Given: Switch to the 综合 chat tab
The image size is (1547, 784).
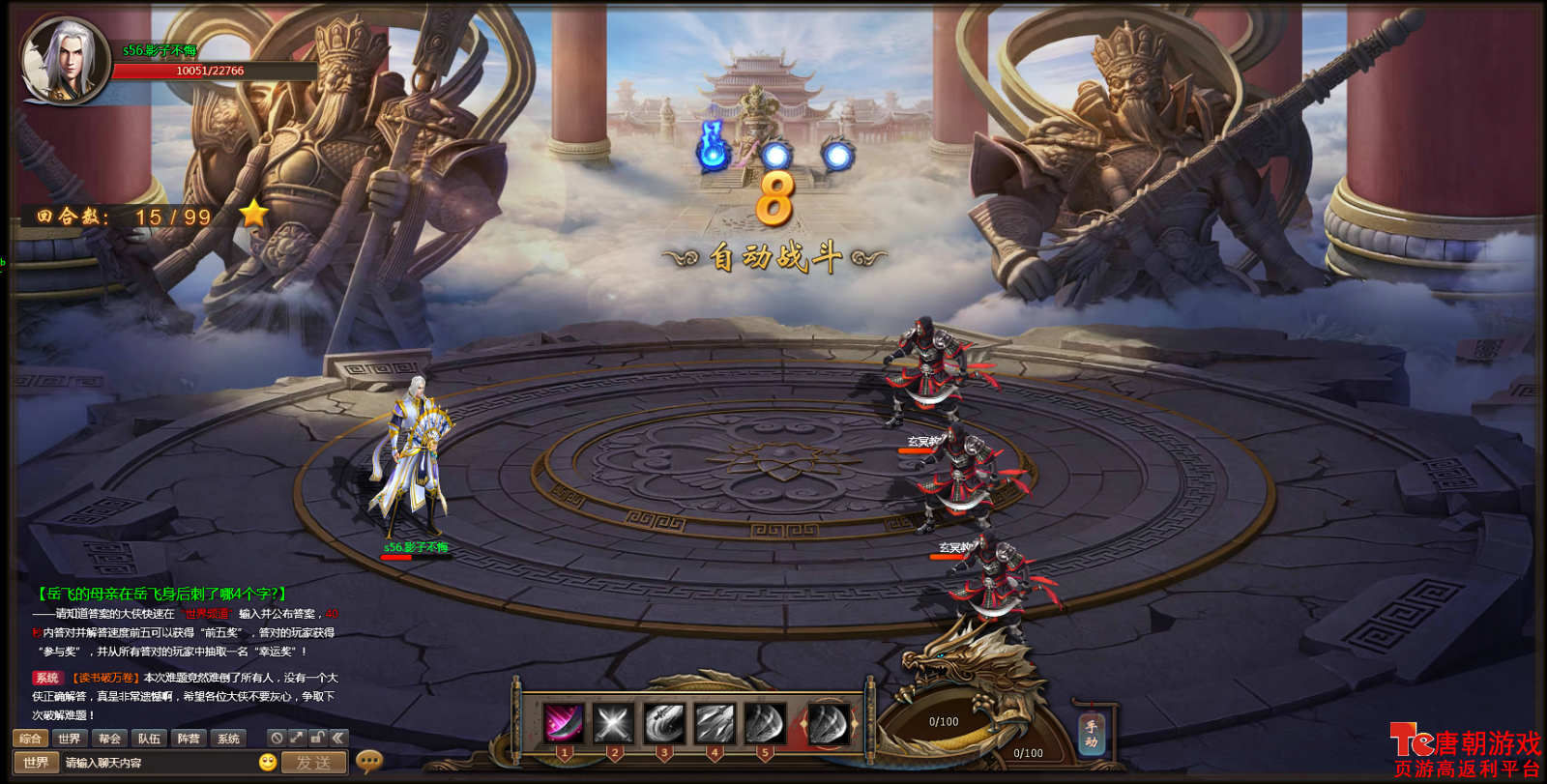Looking at the screenshot, I should [x=30, y=739].
